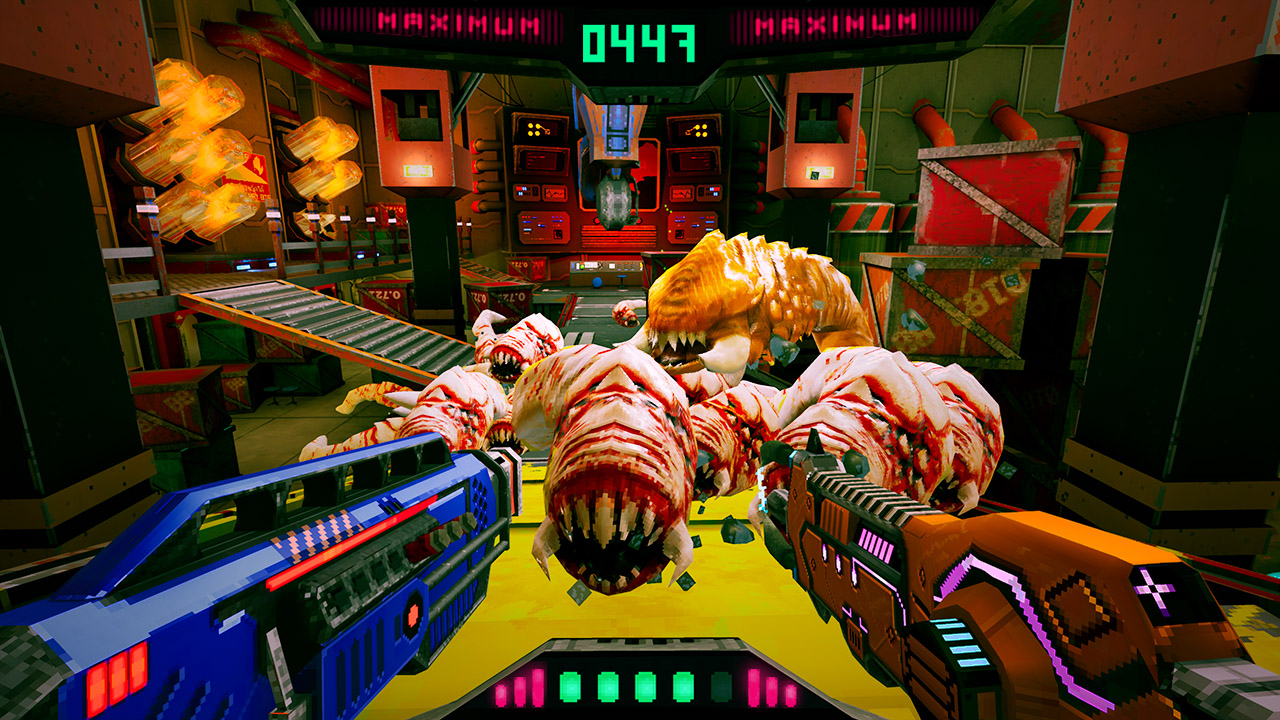This screenshot has width=1280, height=720.
Task: Click the red oscilloscope waveform monitor
Action: point(555,193)
